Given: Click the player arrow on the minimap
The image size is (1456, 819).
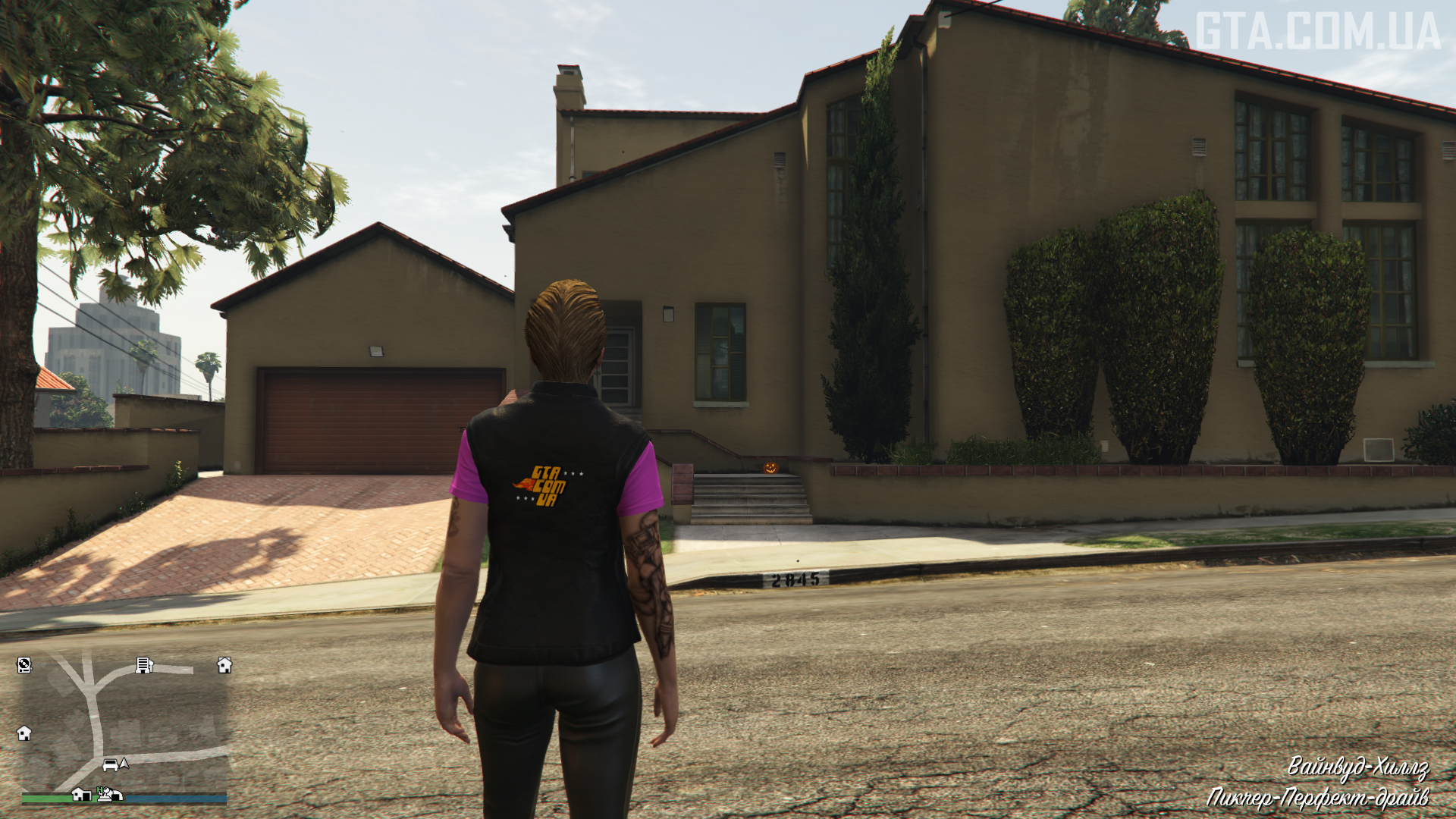Looking at the screenshot, I should pos(124,763).
